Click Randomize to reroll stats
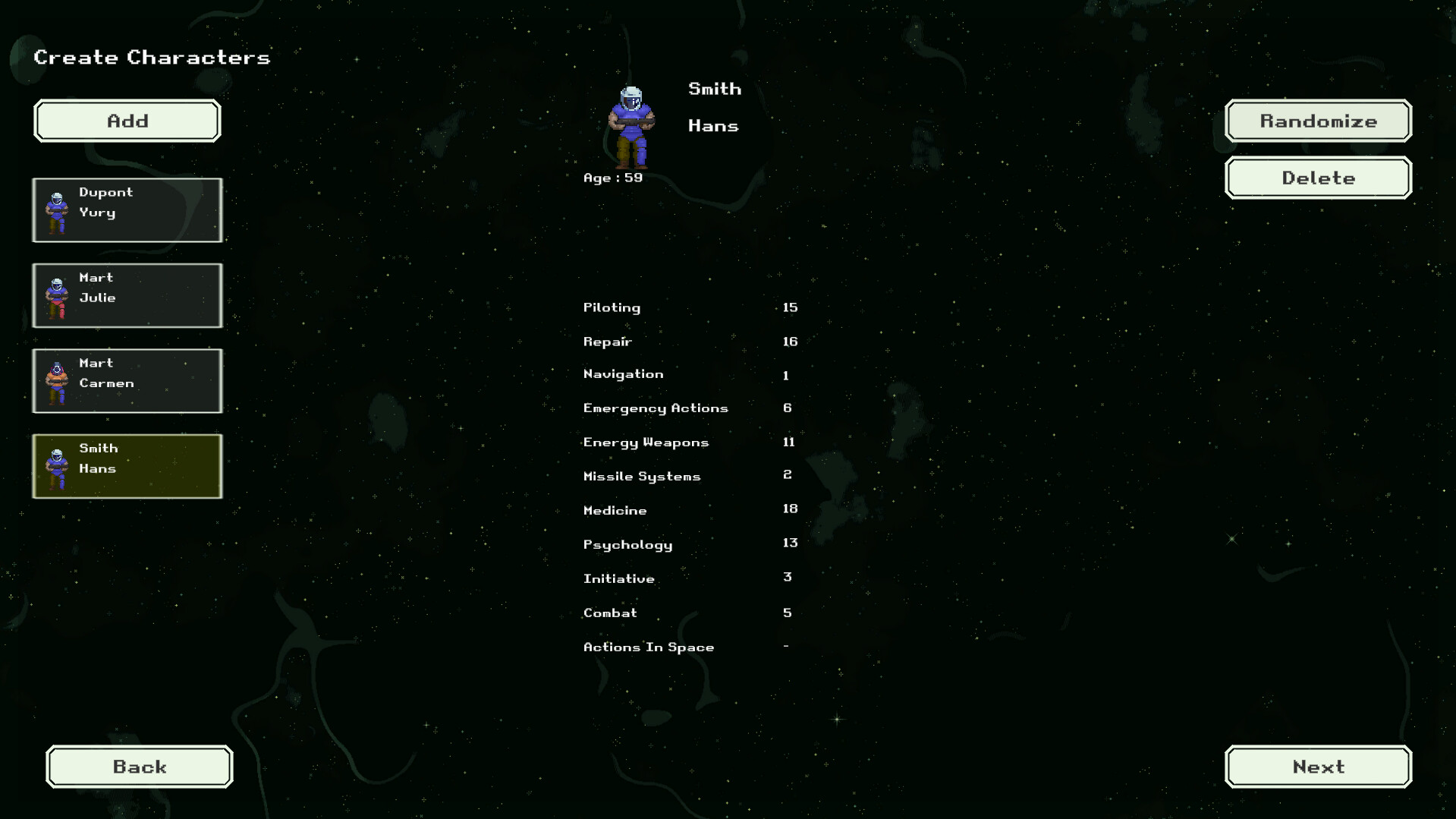 click(x=1318, y=121)
